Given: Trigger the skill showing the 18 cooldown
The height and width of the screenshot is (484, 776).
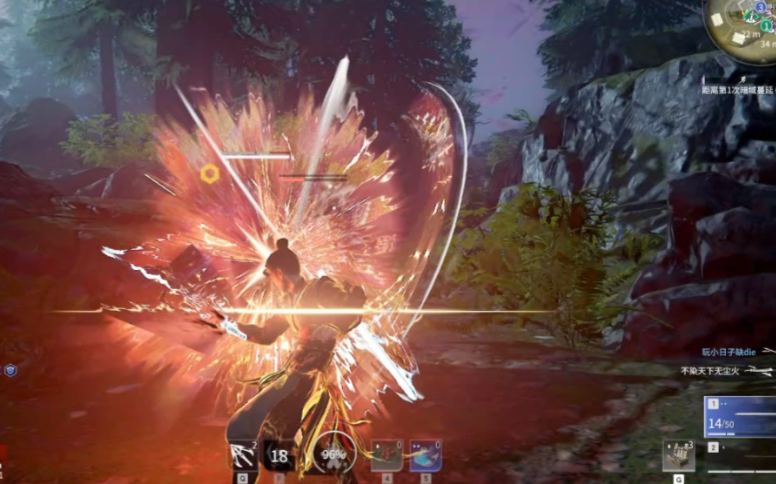Looking at the screenshot, I should [x=279, y=457].
